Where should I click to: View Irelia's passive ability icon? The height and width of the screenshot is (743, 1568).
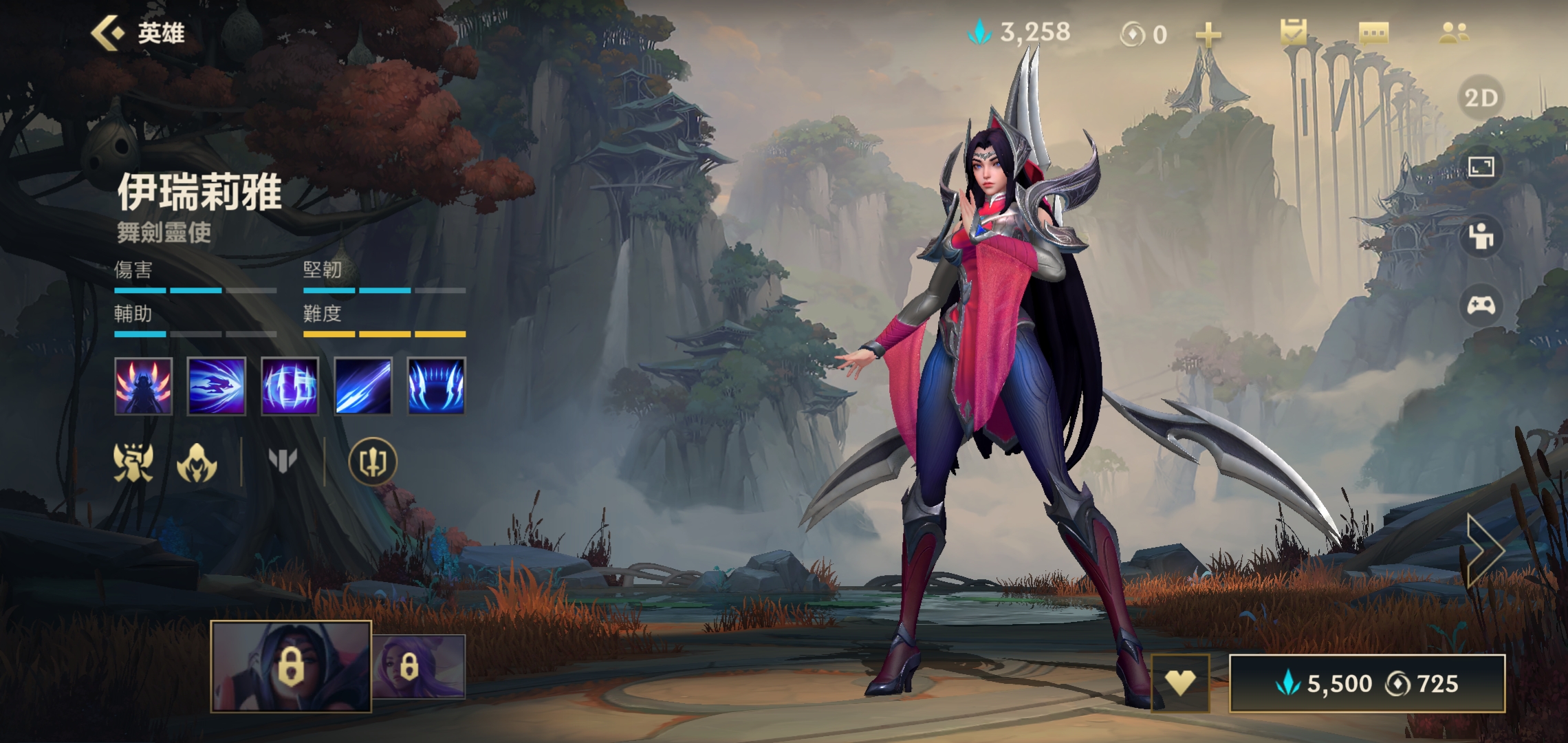click(x=143, y=386)
